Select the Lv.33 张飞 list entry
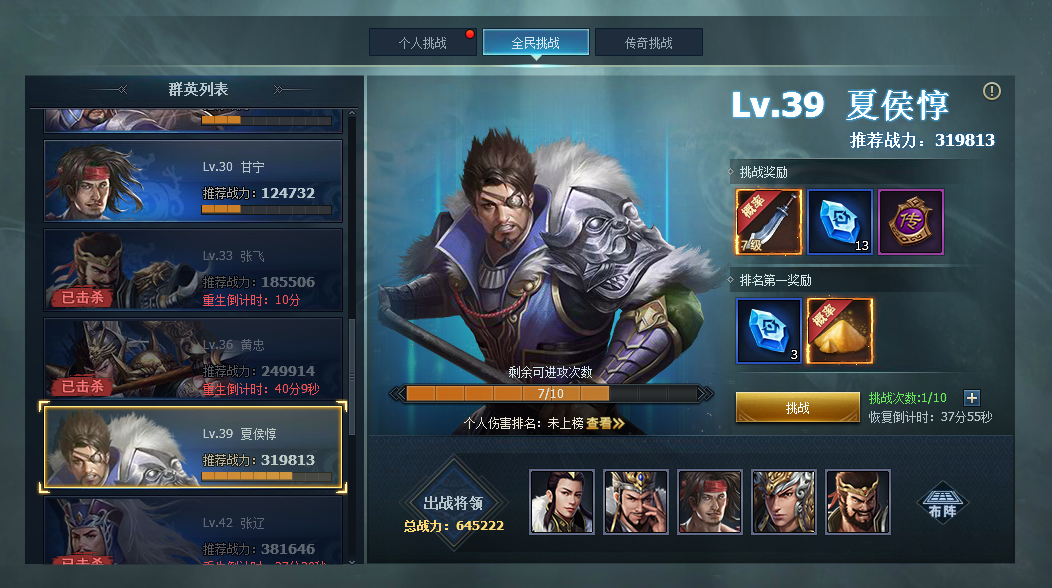The image size is (1052, 588). 193,269
